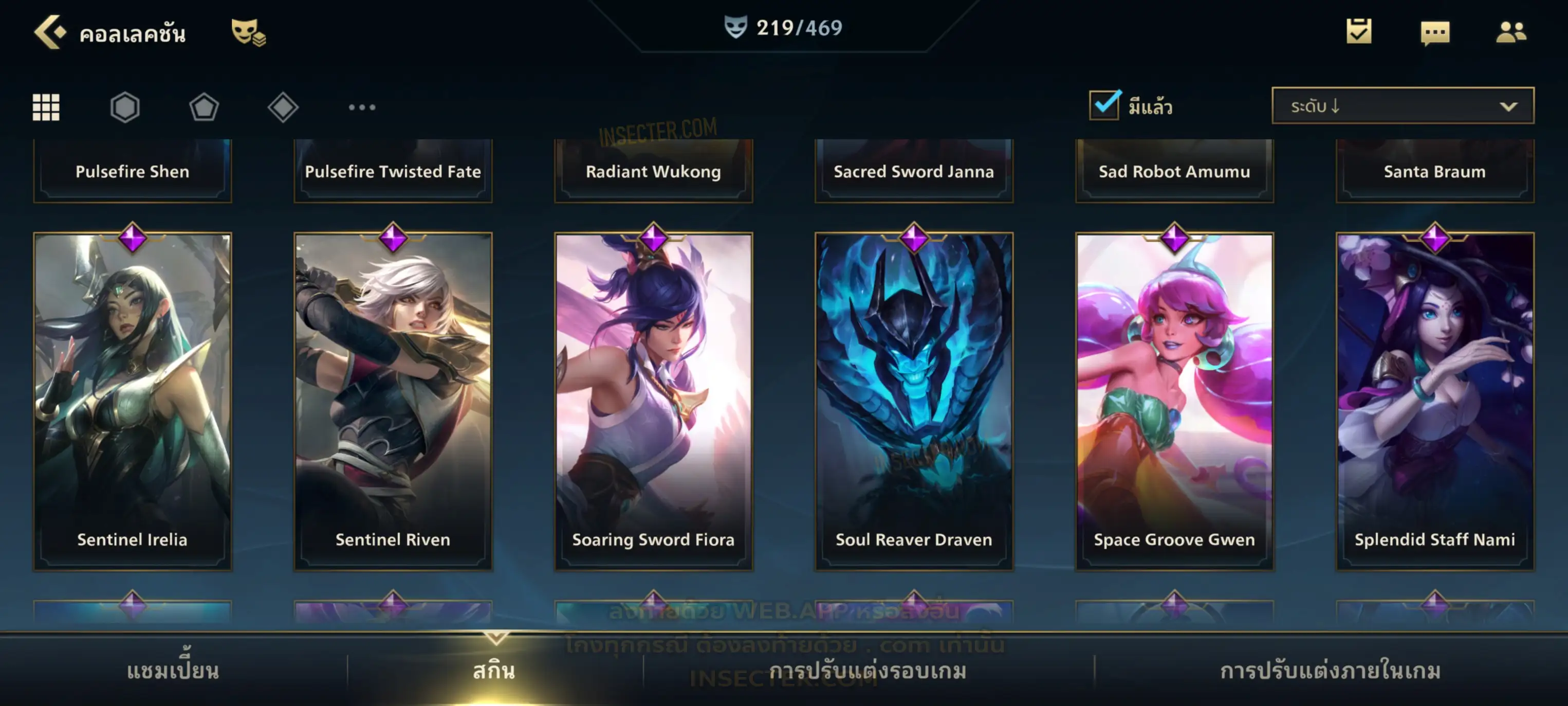Open the friends list icon
Screen dimensions: 1568x706
coord(1510,32)
